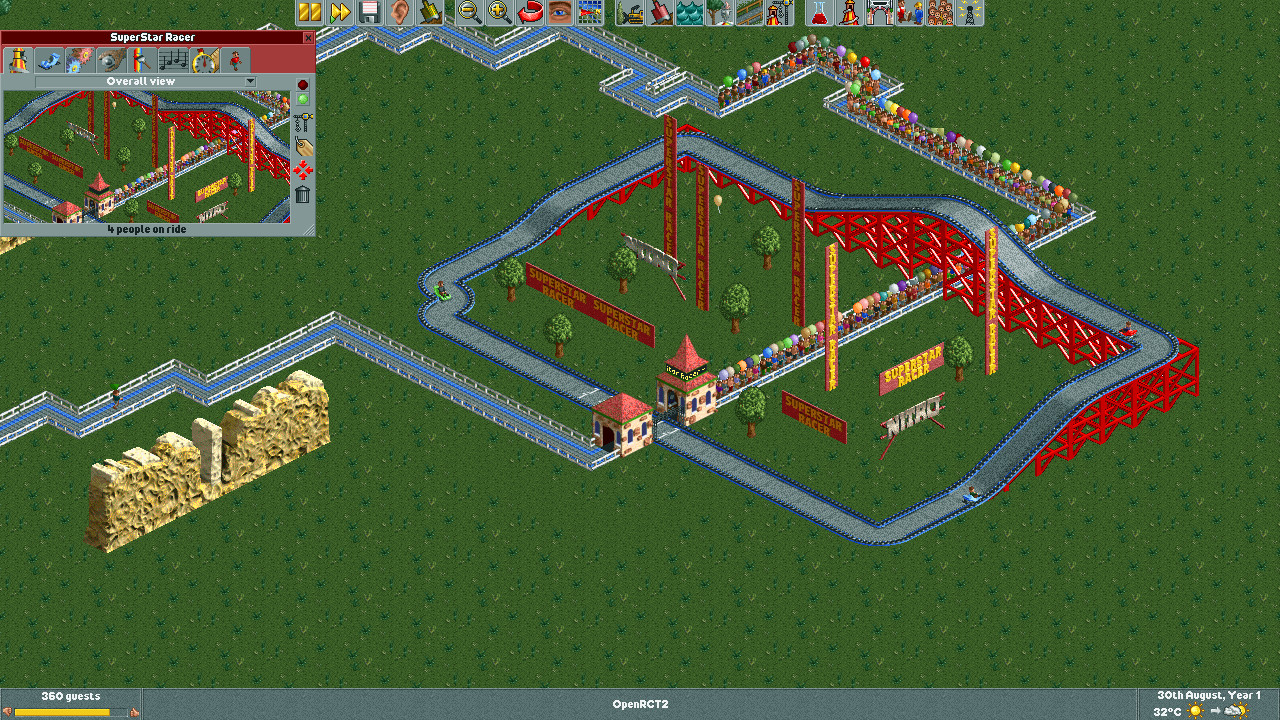Viewport: 1280px width, 720px height.
Task: Enable fast-forward game speed
Action: (x=343, y=13)
